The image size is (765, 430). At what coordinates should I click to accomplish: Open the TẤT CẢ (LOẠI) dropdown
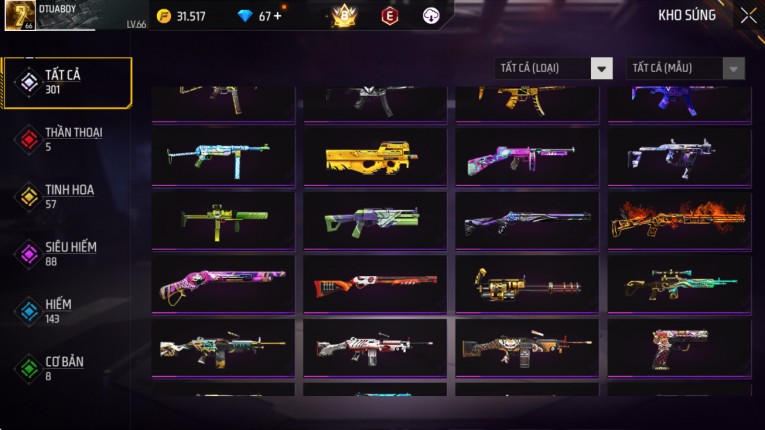click(554, 68)
